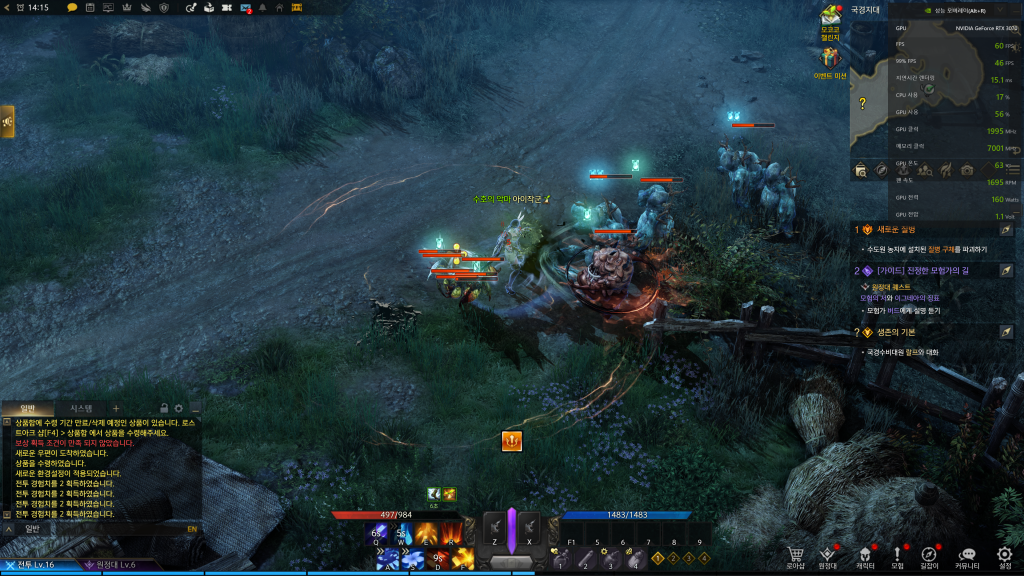Open the 원정대 roster menu

point(827,556)
